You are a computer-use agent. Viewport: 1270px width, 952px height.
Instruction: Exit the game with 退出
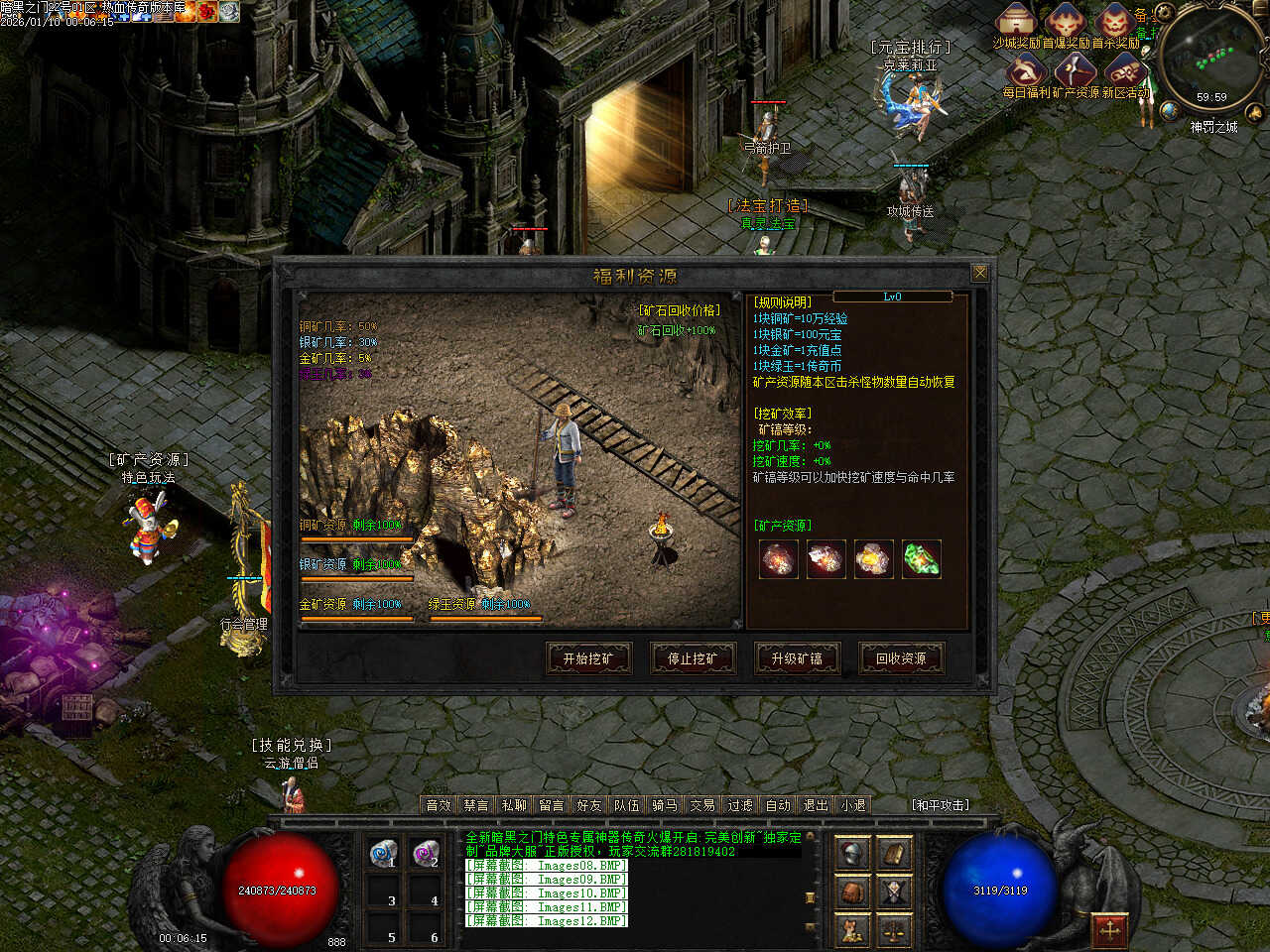pos(816,805)
